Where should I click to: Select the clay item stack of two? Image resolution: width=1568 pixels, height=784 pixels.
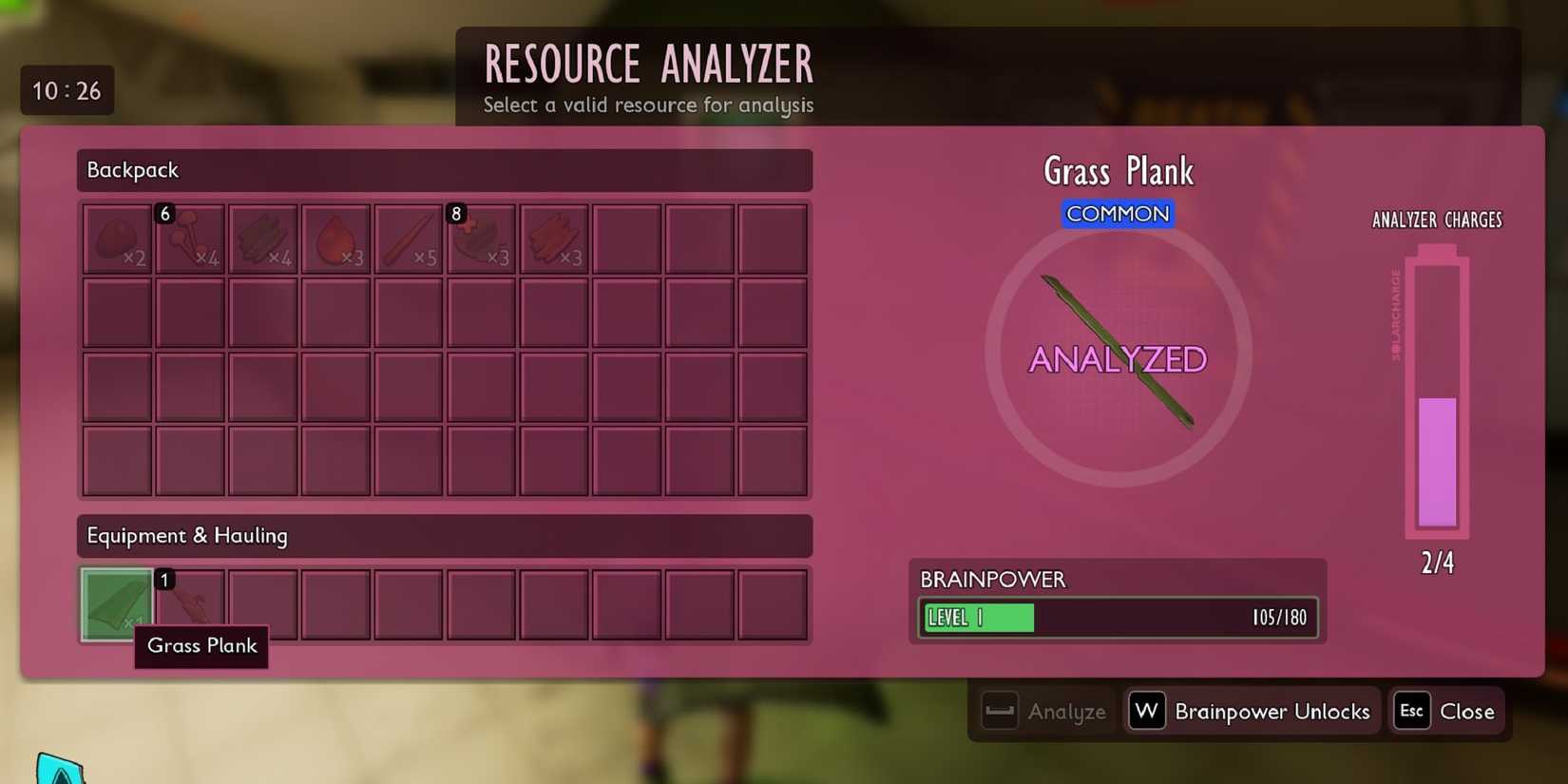click(x=117, y=238)
